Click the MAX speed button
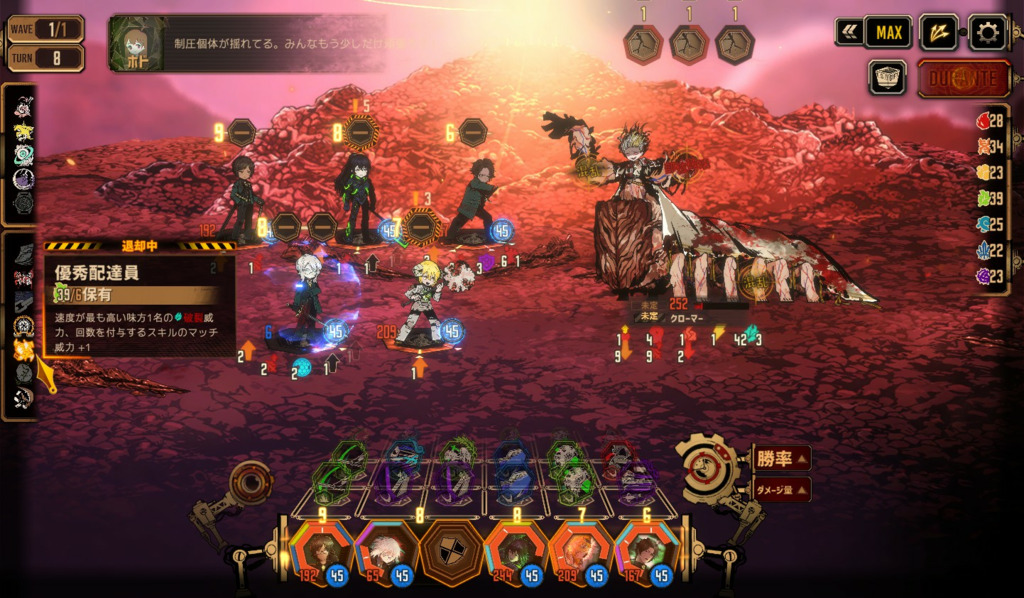Screen dimensions: 1024x598 (x=888, y=32)
